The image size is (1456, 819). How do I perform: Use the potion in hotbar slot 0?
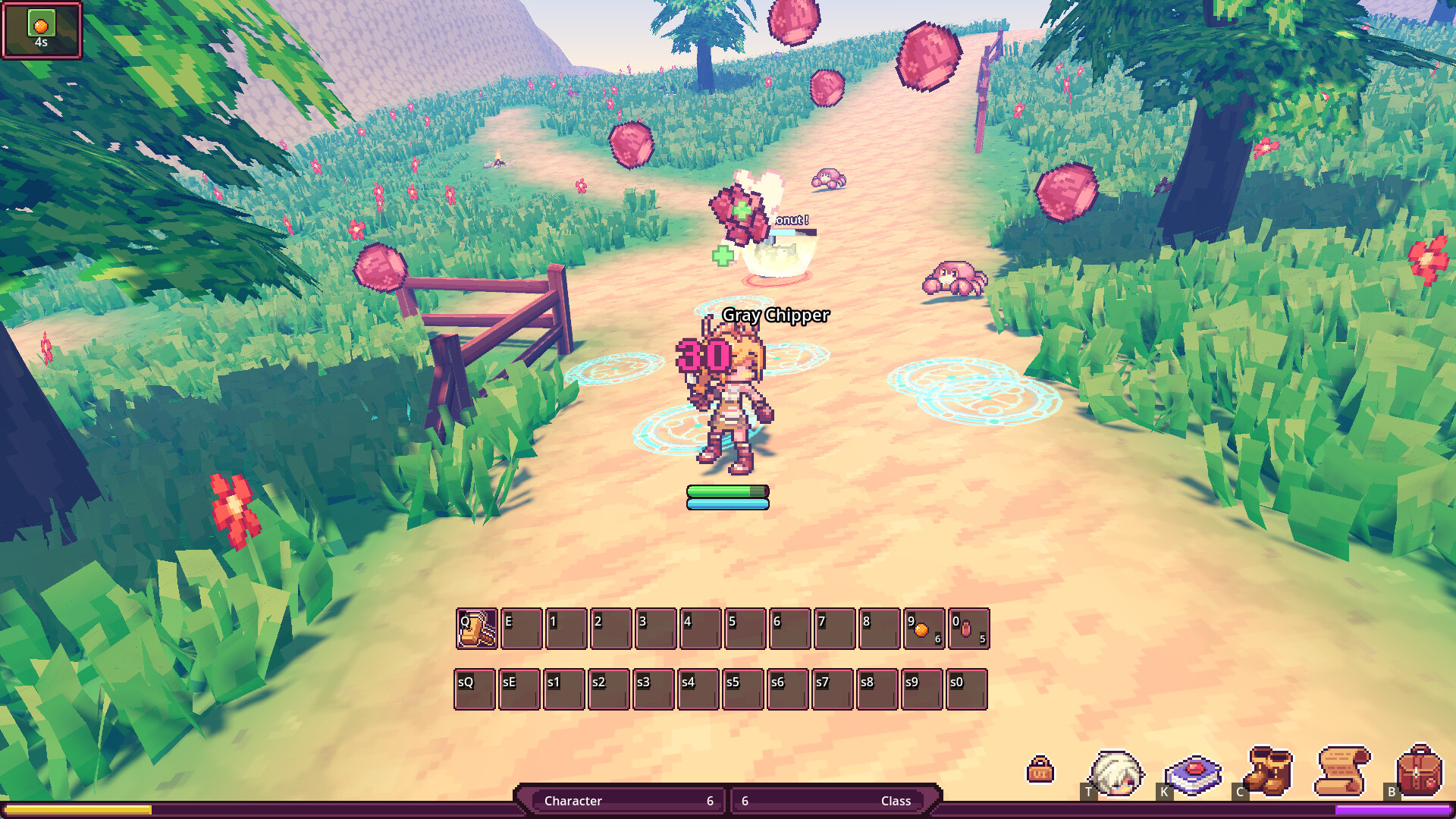click(x=967, y=628)
